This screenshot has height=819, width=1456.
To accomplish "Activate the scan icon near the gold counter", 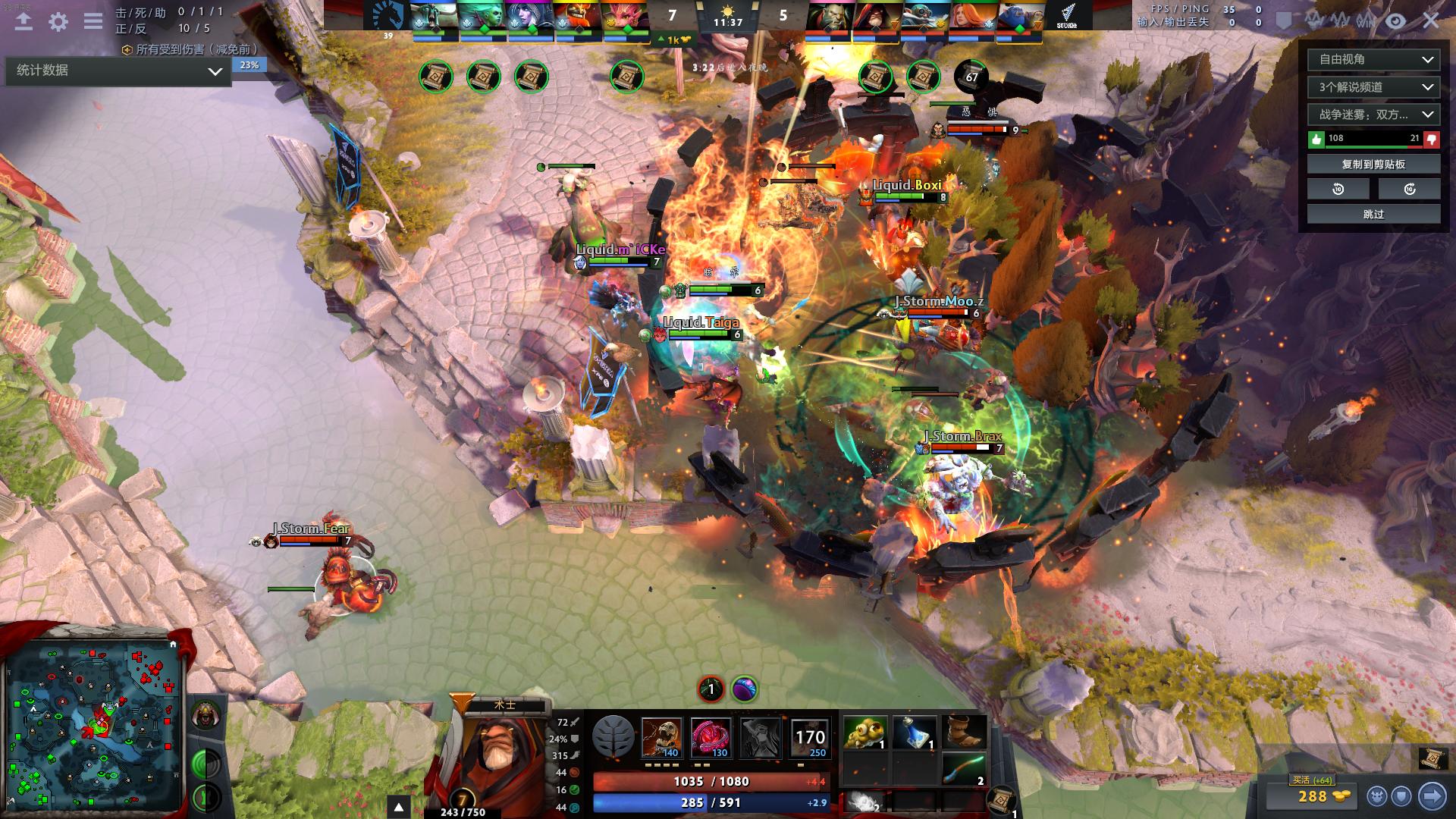I will 1378,796.
